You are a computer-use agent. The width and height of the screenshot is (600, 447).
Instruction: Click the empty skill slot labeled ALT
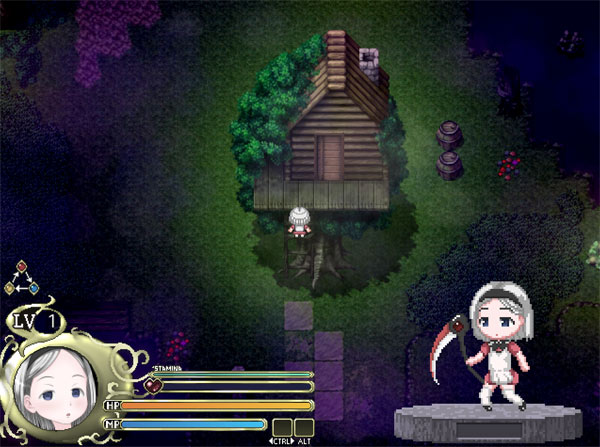pos(304,426)
